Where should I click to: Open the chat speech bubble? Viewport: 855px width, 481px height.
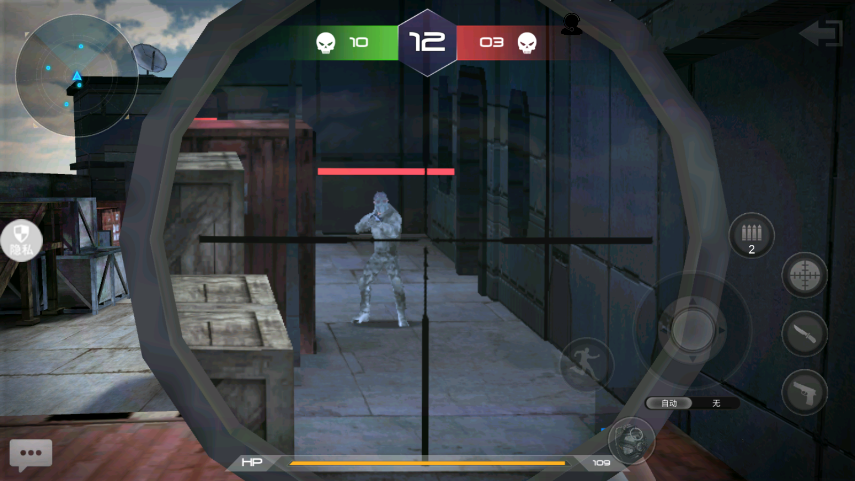31,454
